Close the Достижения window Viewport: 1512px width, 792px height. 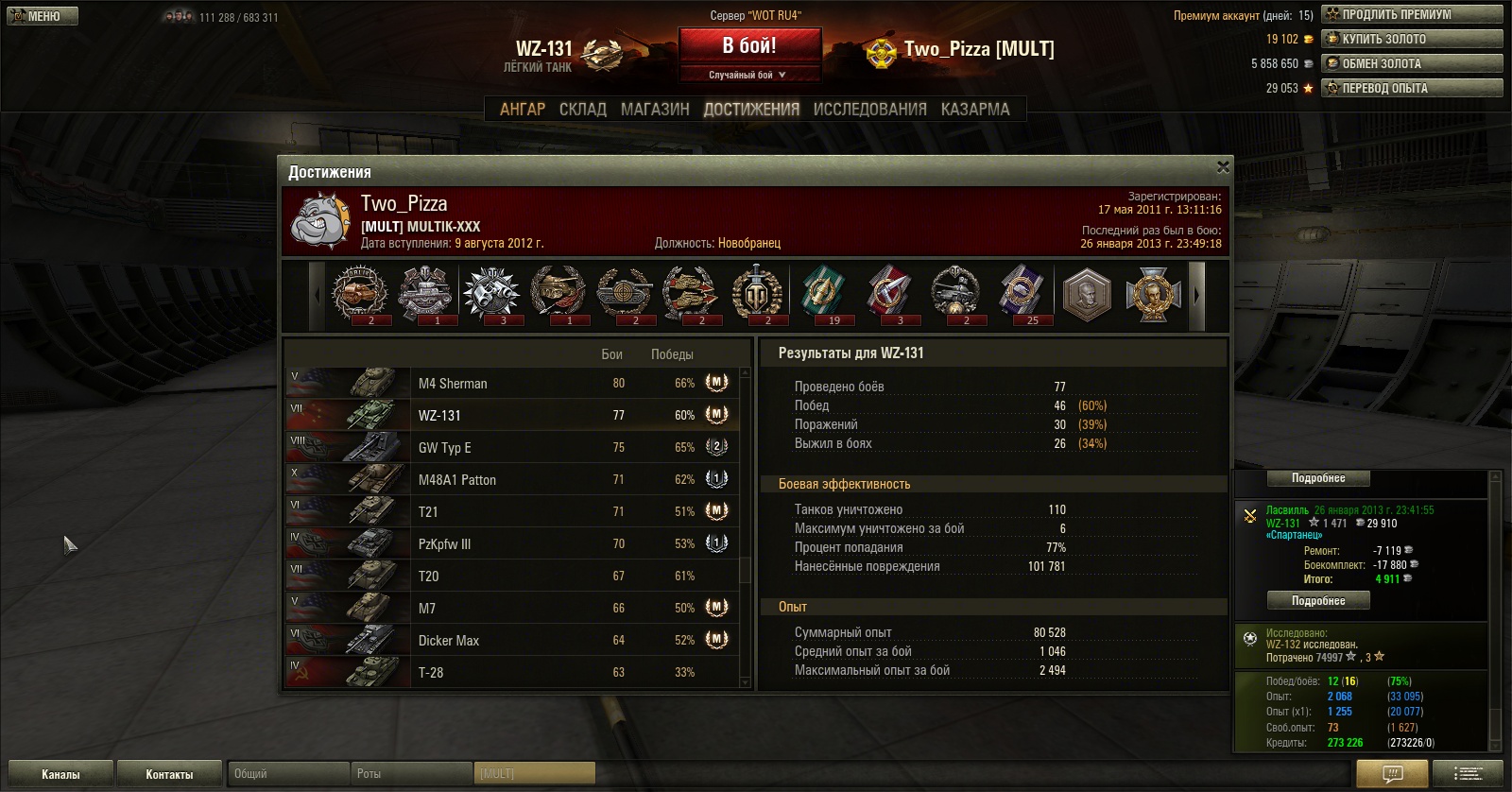click(1223, 167)
